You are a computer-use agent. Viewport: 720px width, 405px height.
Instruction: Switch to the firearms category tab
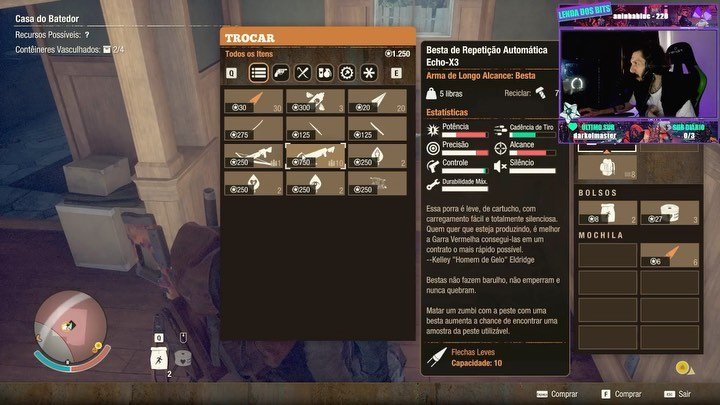pos(281,72)
